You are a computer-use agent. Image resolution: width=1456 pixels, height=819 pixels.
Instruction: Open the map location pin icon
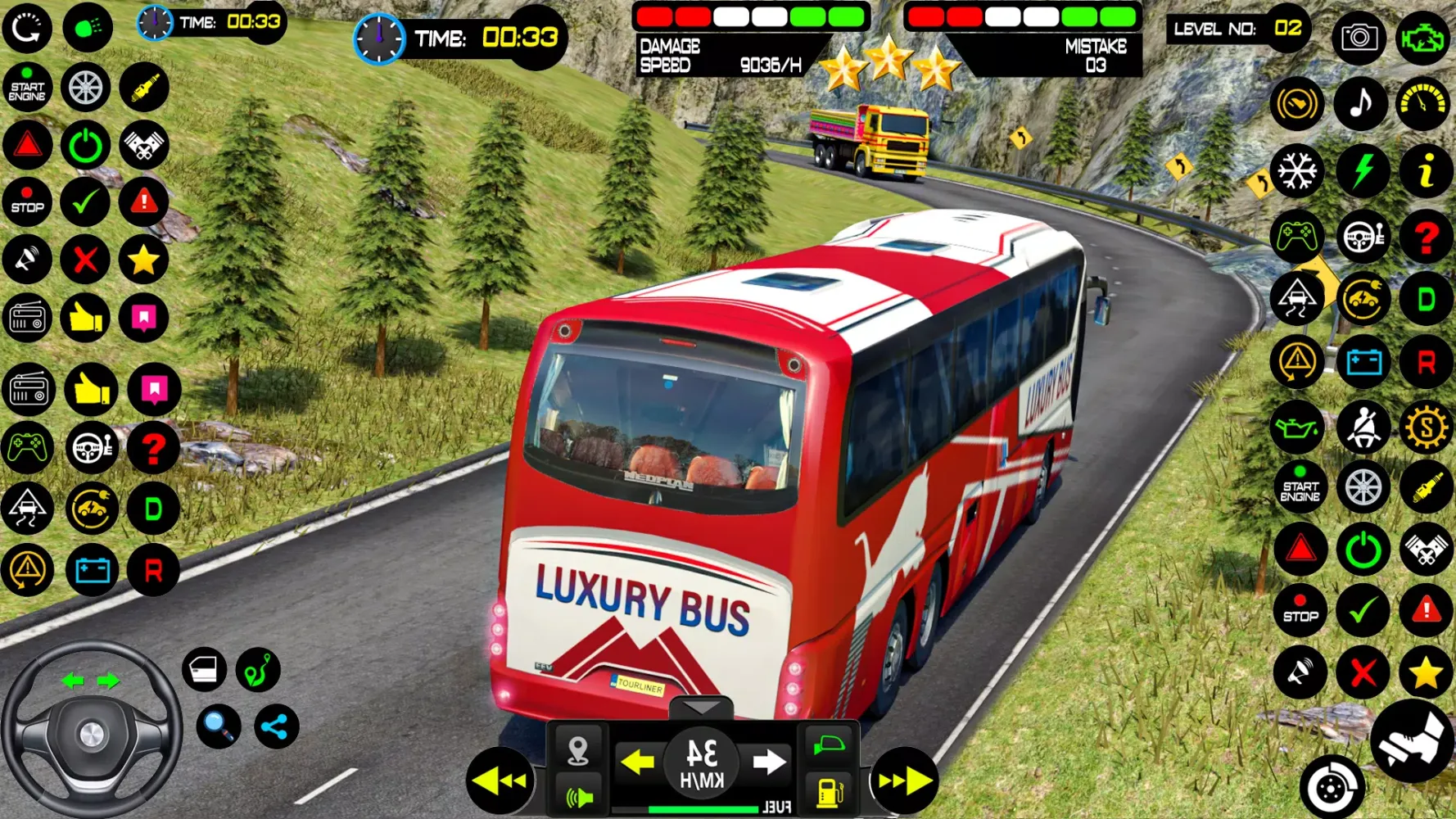(578, 749)
